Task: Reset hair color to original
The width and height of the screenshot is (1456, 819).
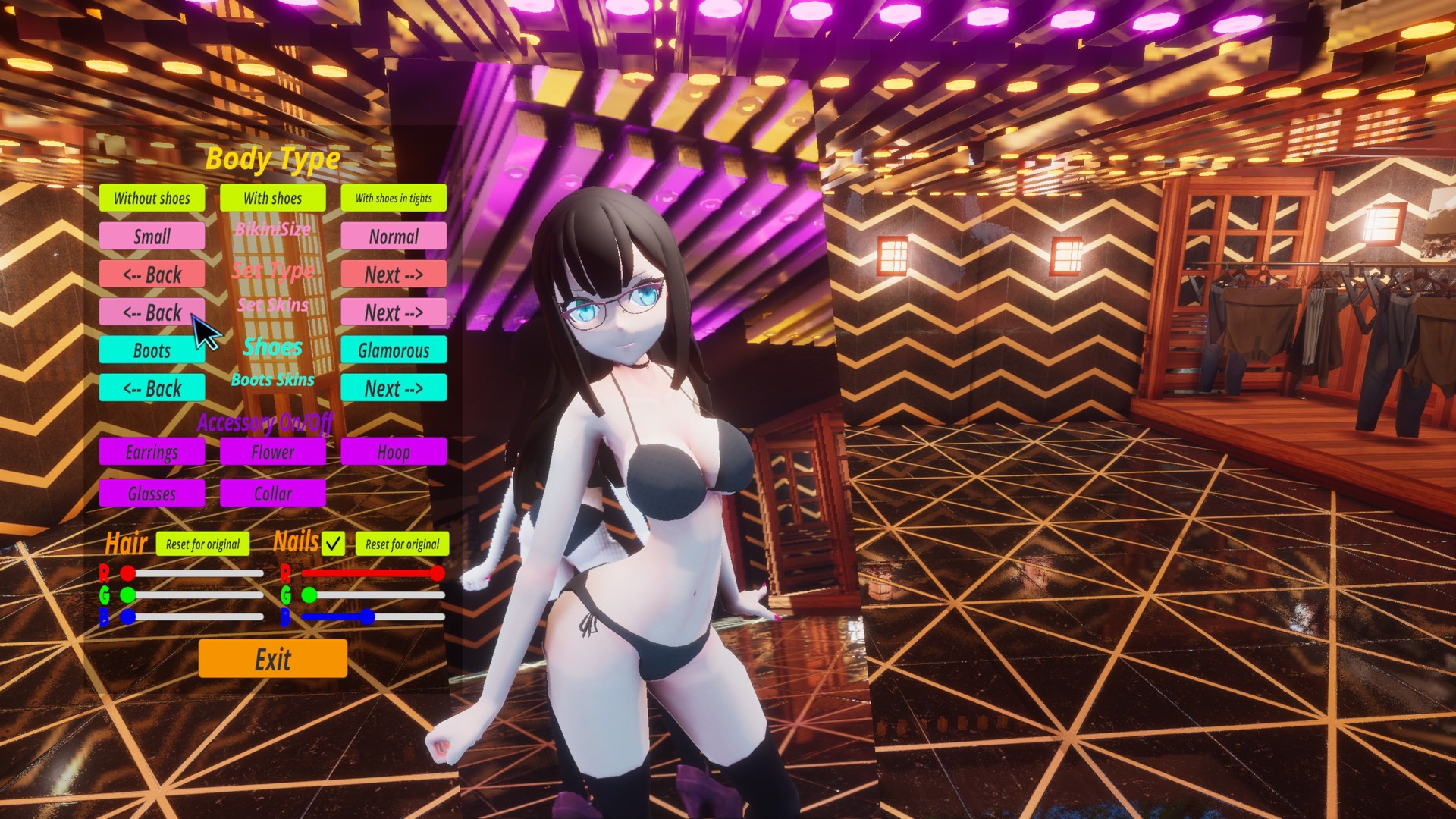Action: (202, 544)
